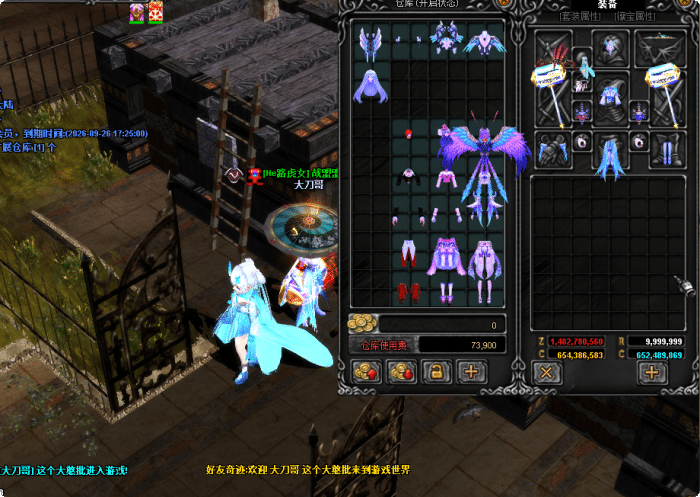Viewport: 700px width, 497px height.
Task: Select the boots equipment slot
Action: pos(665,149)
